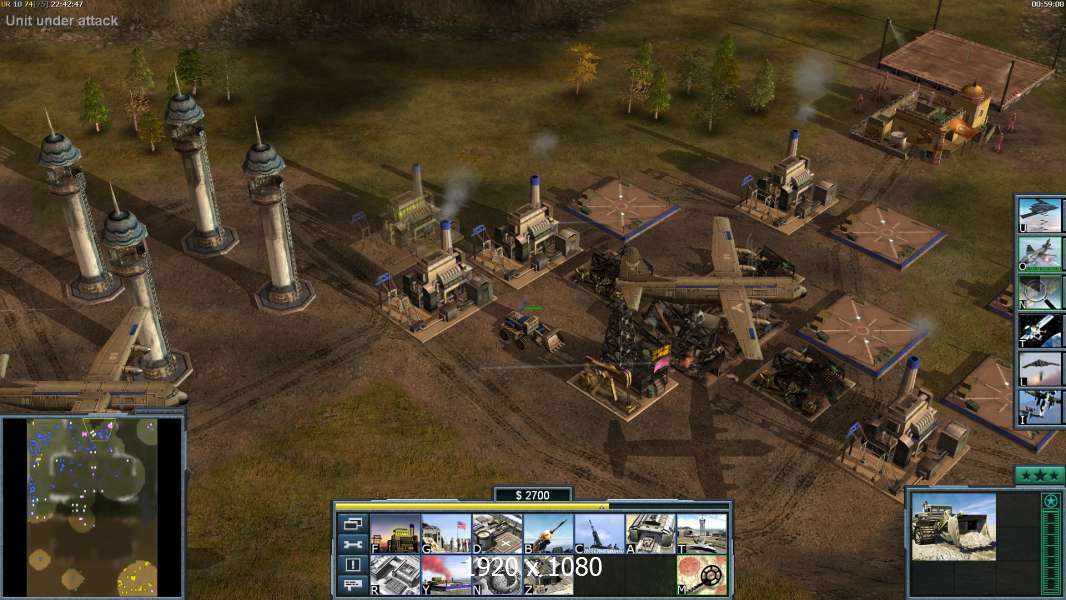Fire the orbital satellite power (T)

1040,330
